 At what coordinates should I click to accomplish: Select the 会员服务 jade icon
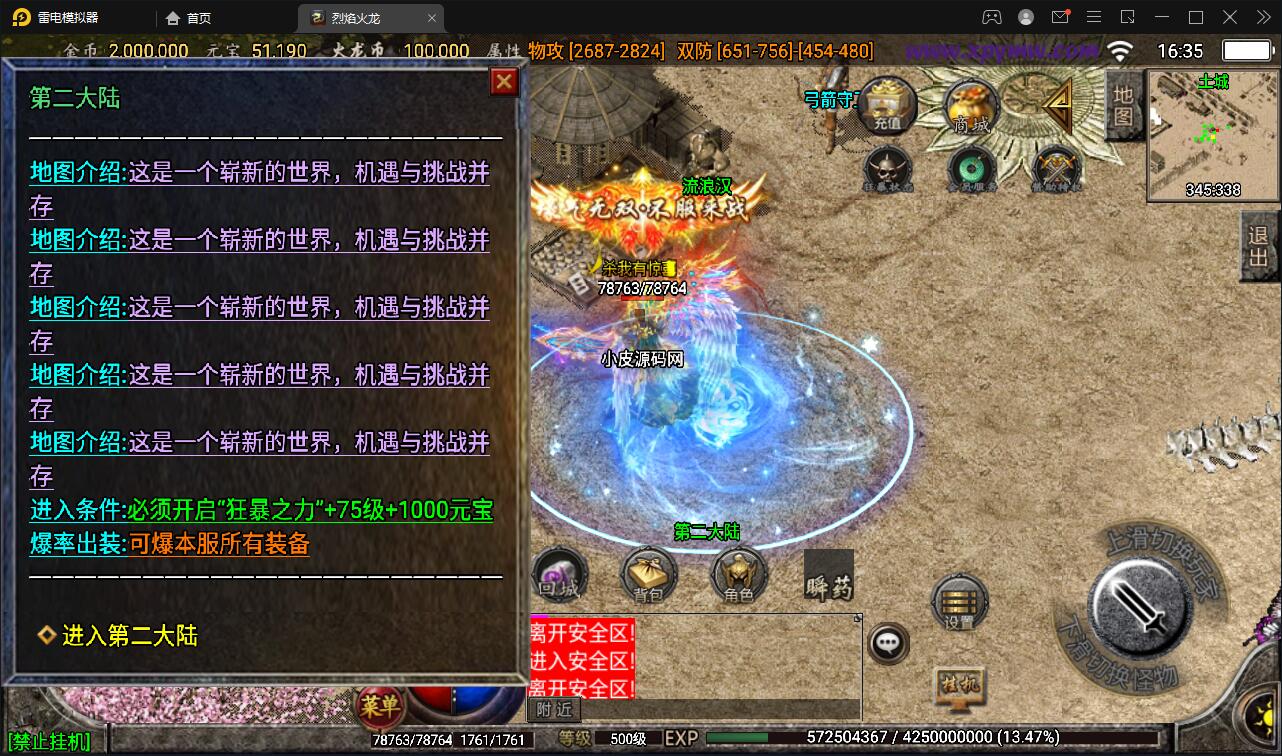point(973,170)
